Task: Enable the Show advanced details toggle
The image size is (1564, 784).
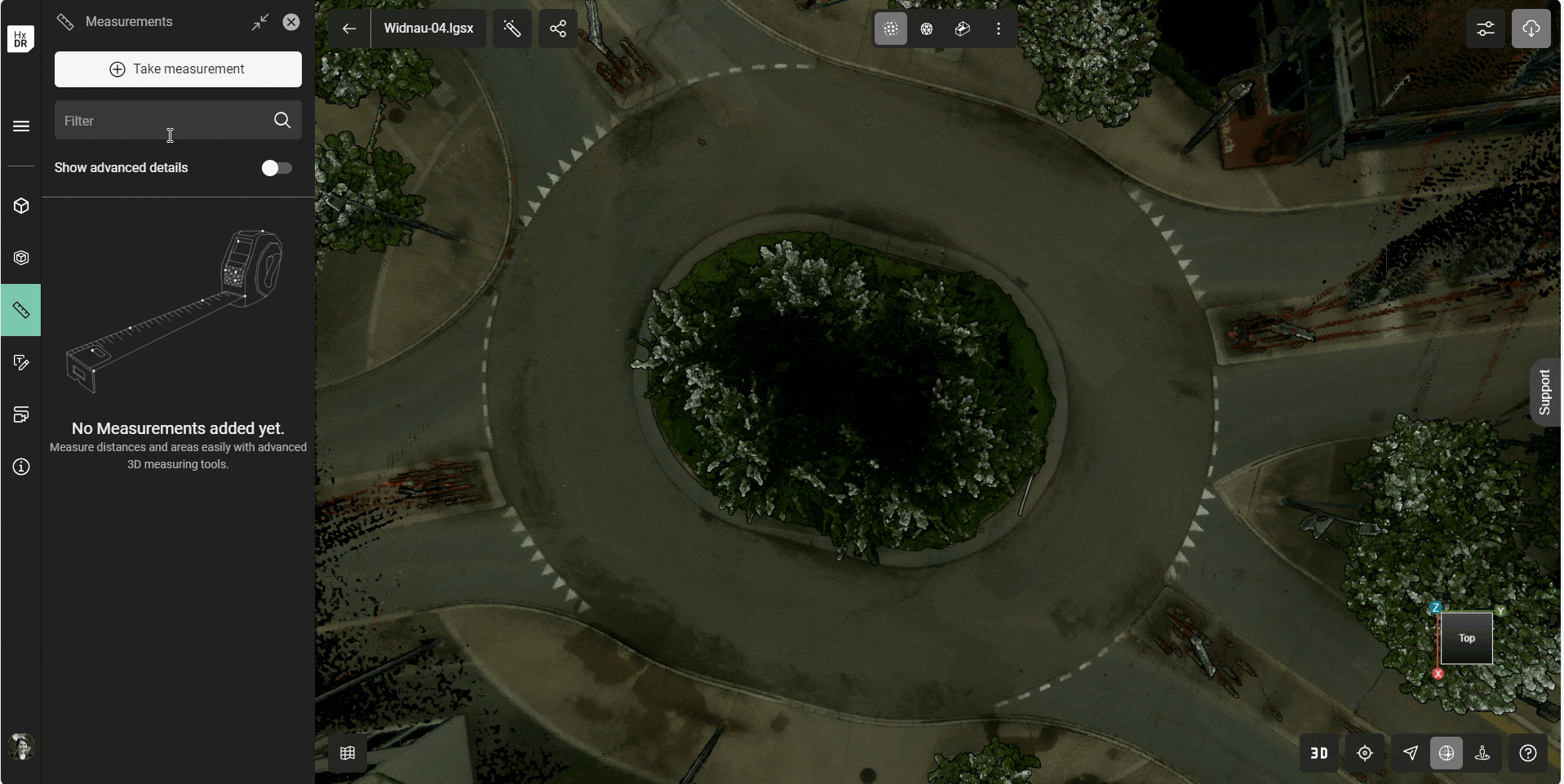Action: [277, 167]
